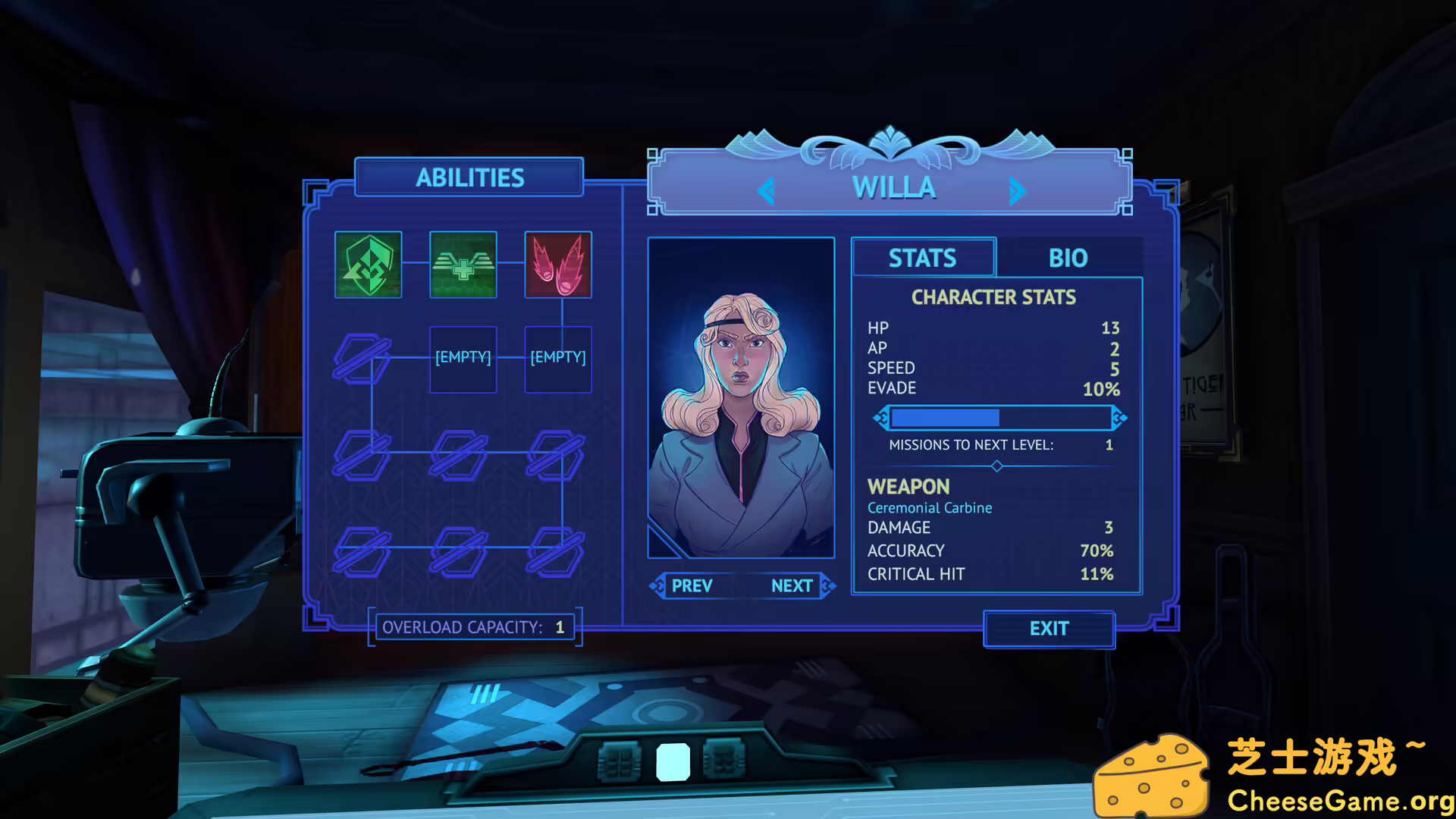Click the right arrow beside WILLA
The image size is (1456, 819).
(x=1019, y=190)
